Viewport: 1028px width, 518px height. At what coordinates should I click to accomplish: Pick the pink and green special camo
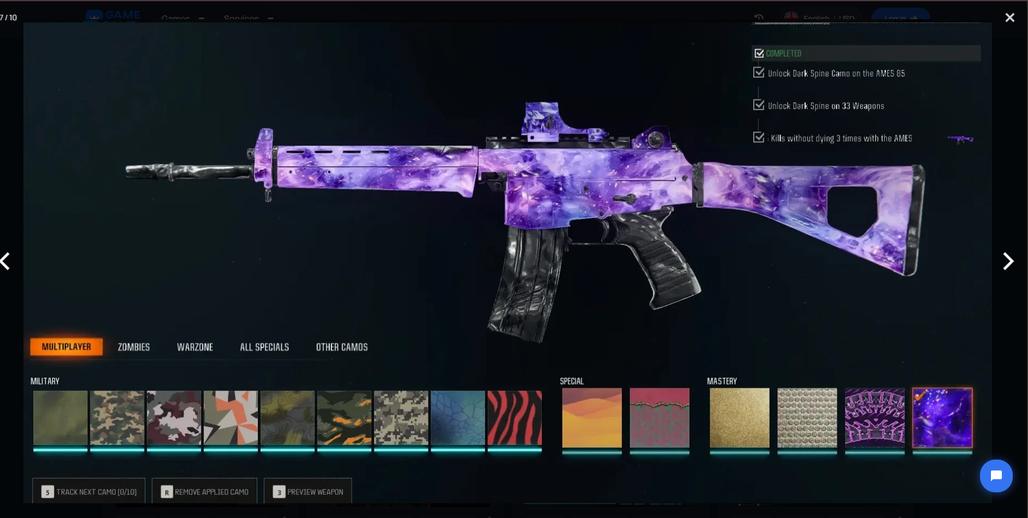(659, 418)
